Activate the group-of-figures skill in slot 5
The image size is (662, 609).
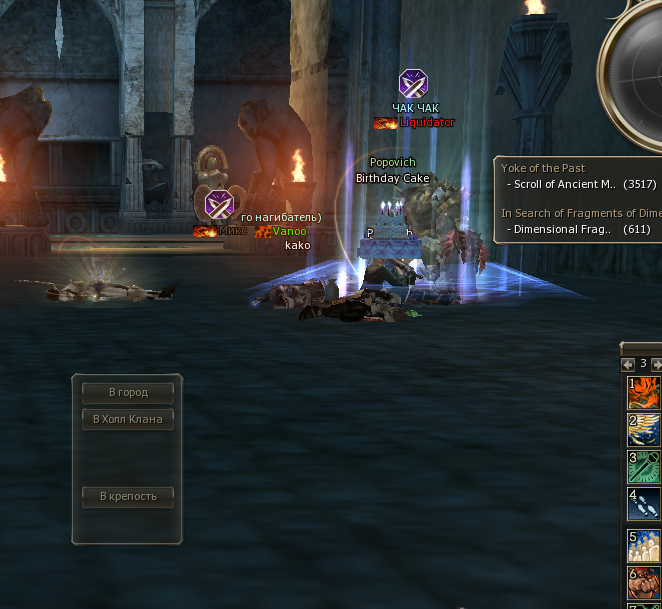(x=645, y=545)
